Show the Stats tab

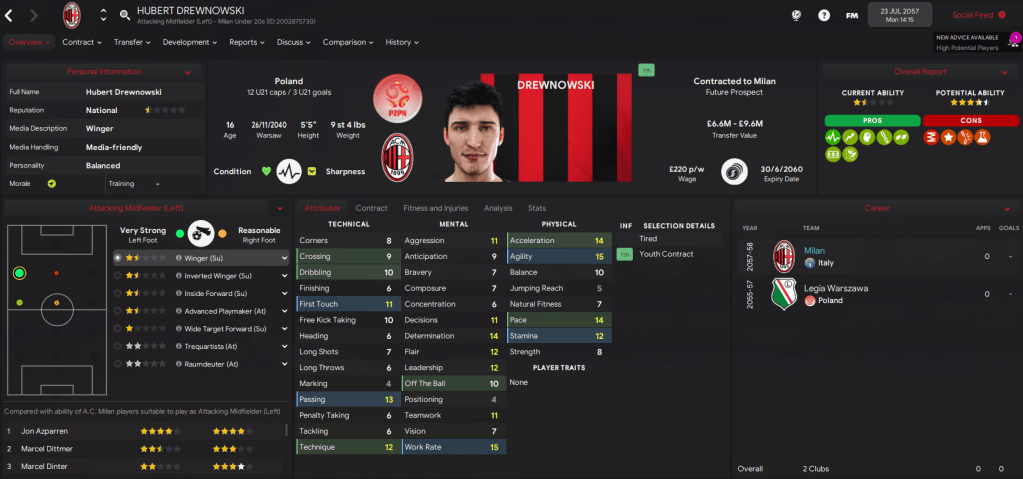coord(536,208)
